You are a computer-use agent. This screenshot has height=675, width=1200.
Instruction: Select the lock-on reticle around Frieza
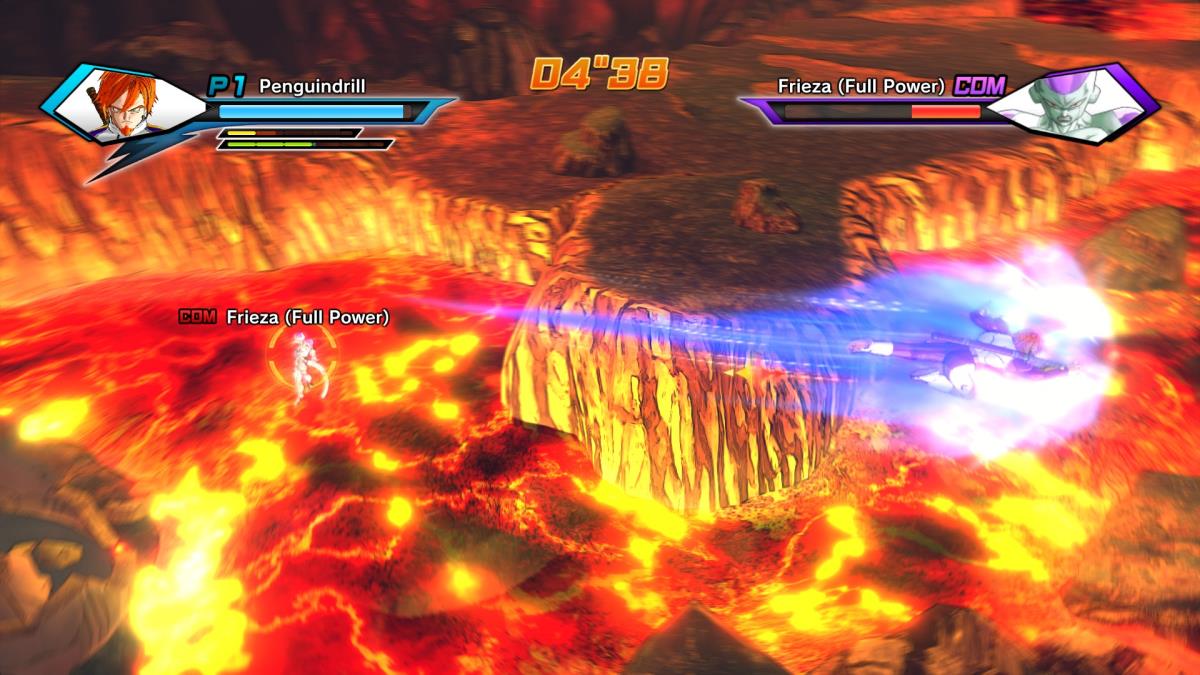tap(301, 361)
